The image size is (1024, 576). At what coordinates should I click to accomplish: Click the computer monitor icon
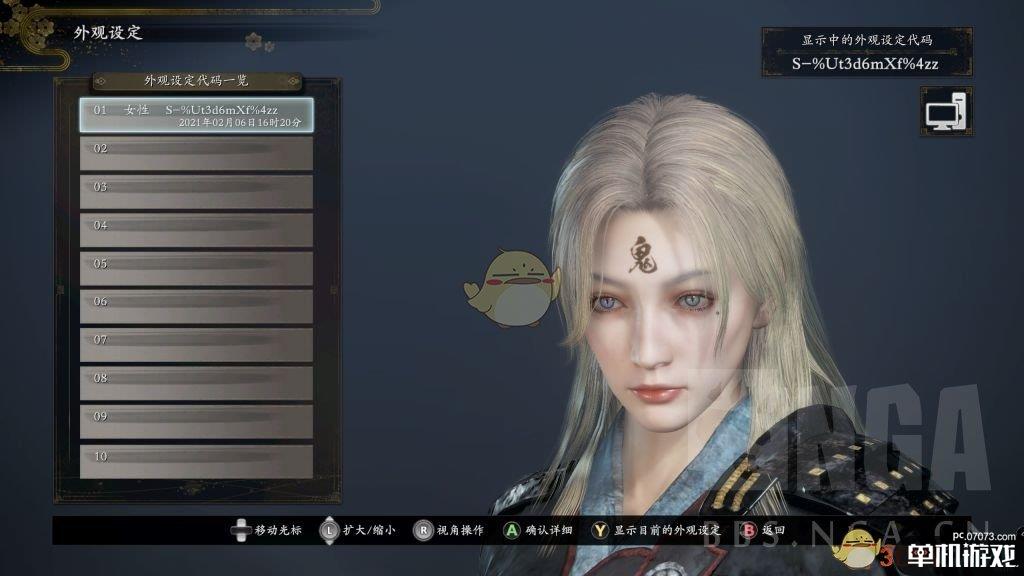(945, 111)
